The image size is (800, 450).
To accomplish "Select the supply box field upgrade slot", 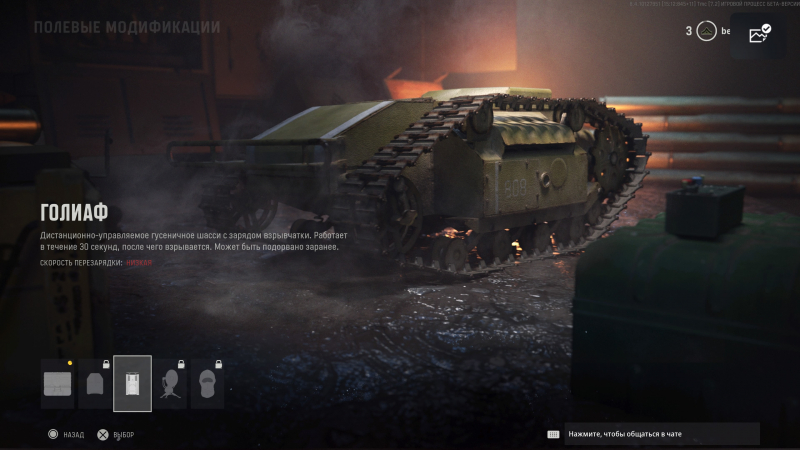I will pos(58,384).
